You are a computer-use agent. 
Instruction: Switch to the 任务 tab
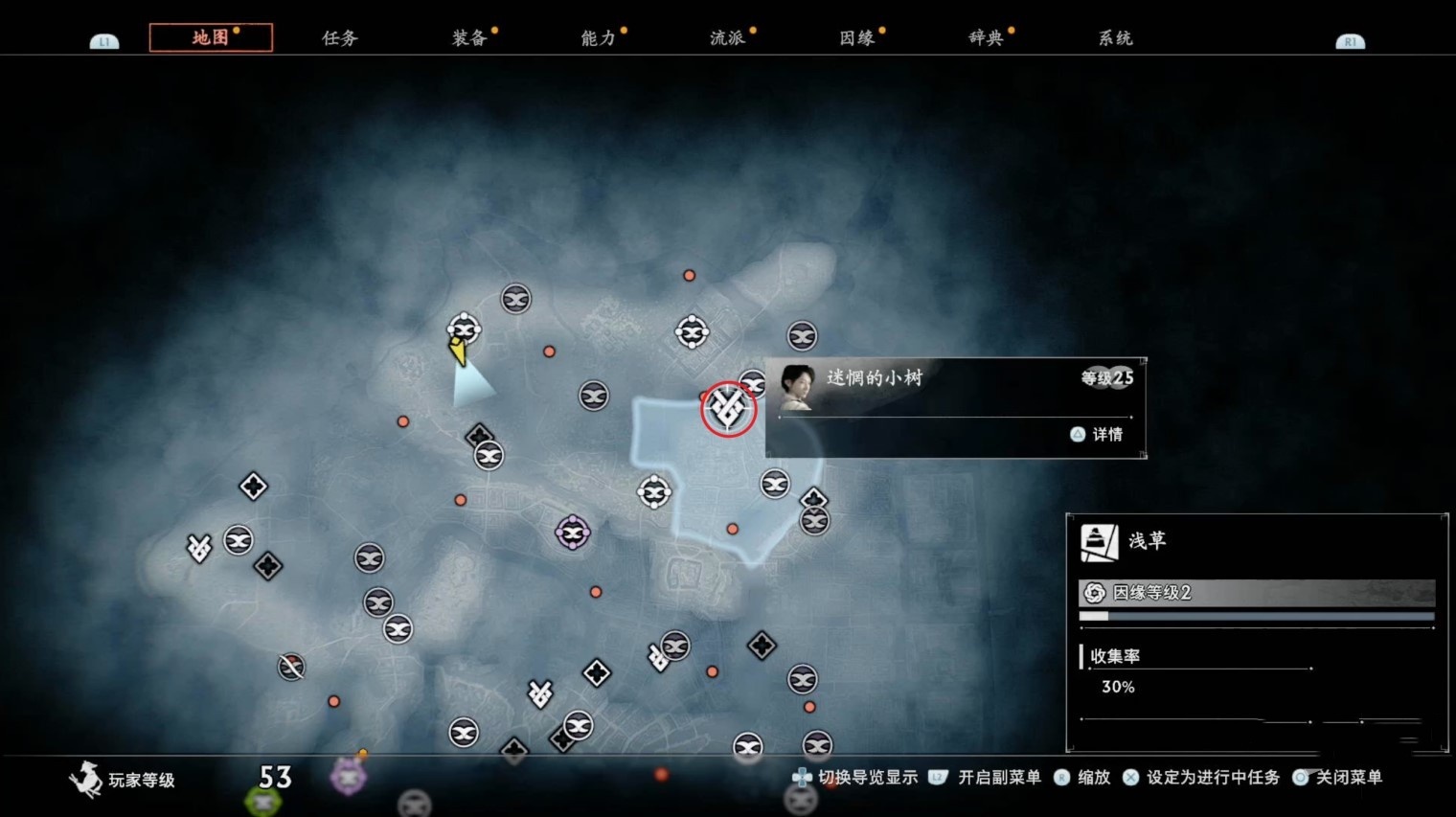point(339,38)
